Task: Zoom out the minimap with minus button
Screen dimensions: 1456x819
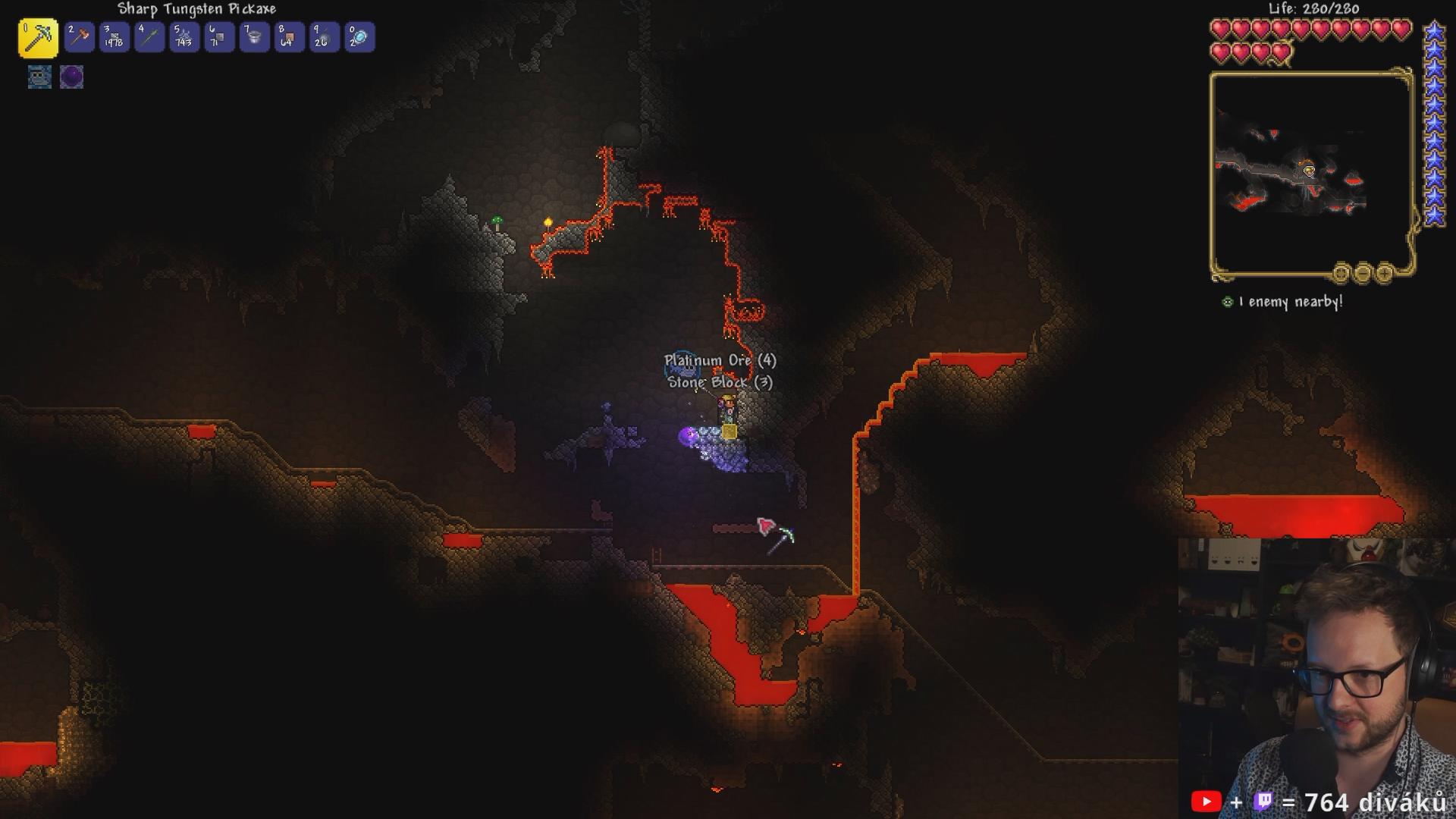Action: coord(1363,272)
